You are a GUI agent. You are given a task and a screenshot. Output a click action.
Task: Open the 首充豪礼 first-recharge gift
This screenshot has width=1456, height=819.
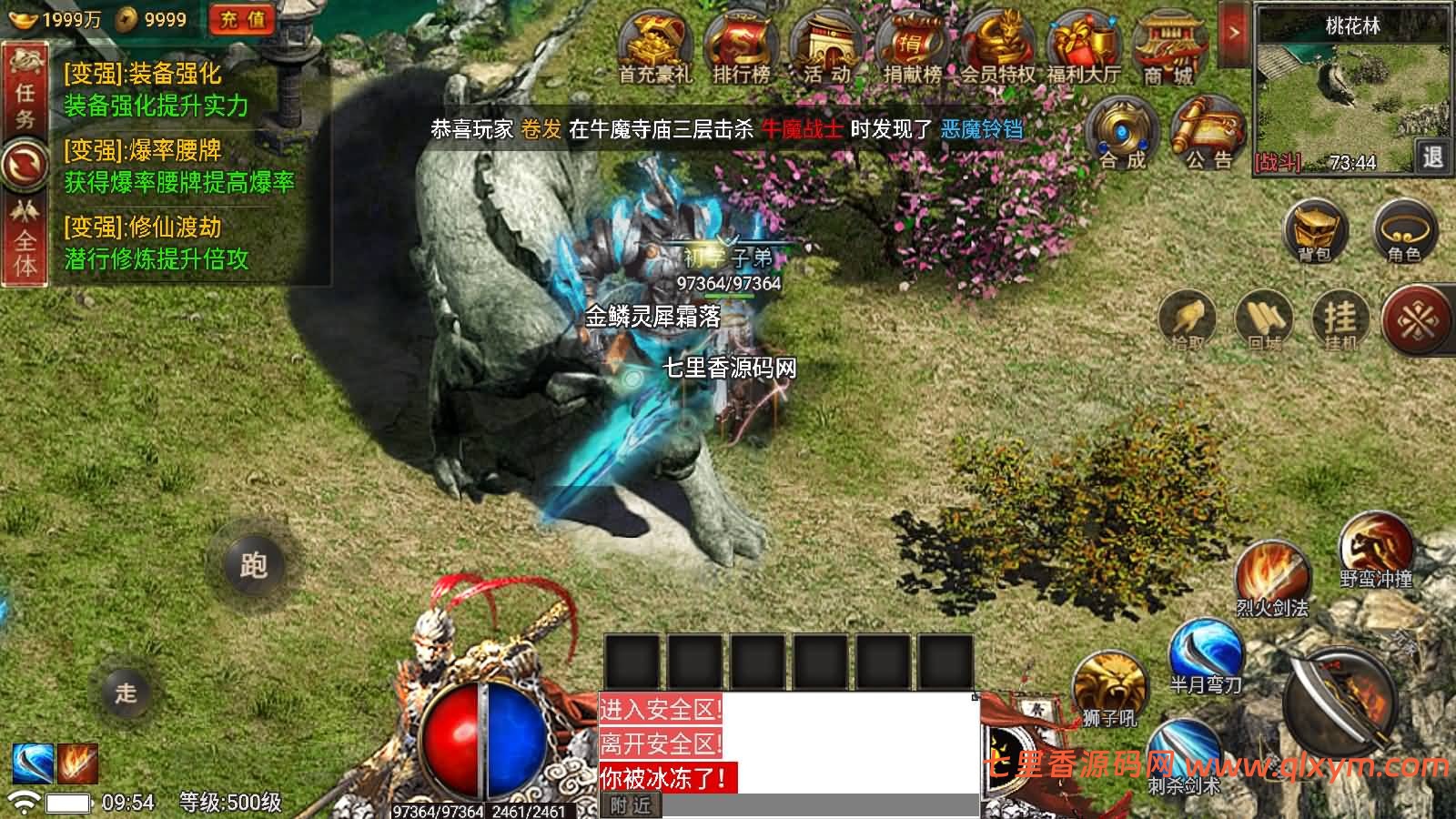[654, 48]
